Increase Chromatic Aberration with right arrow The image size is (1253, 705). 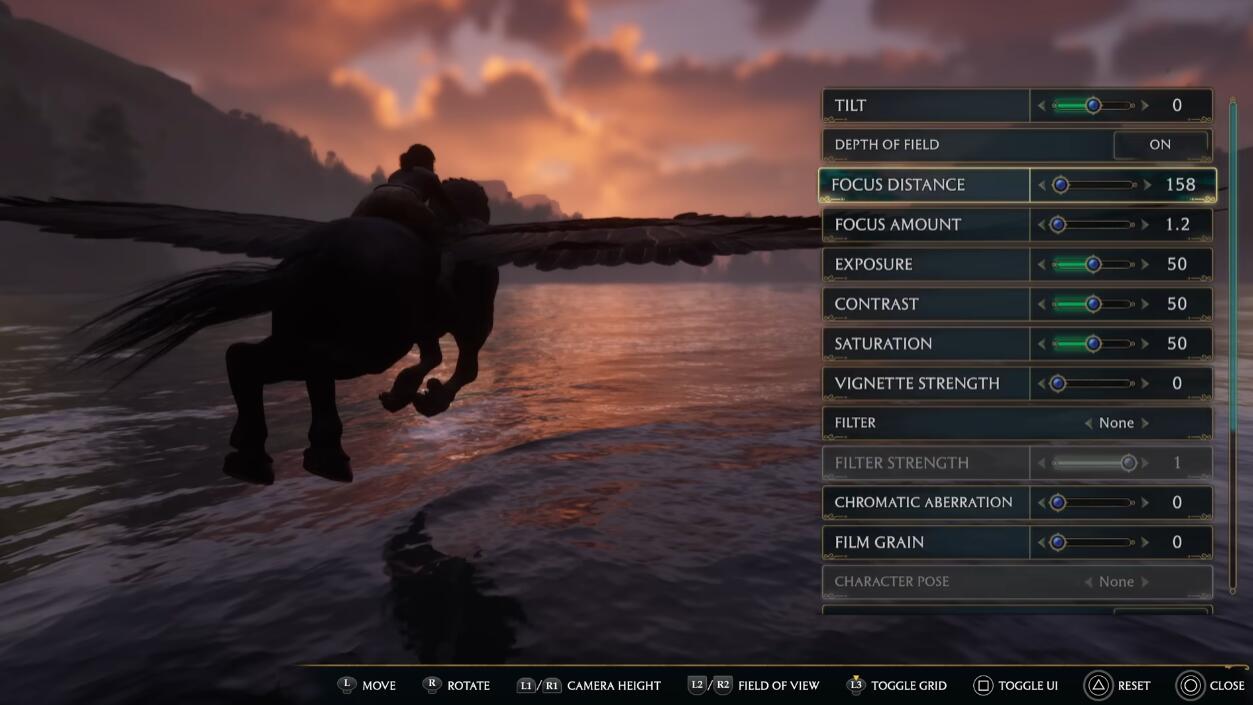[1146, 503]
